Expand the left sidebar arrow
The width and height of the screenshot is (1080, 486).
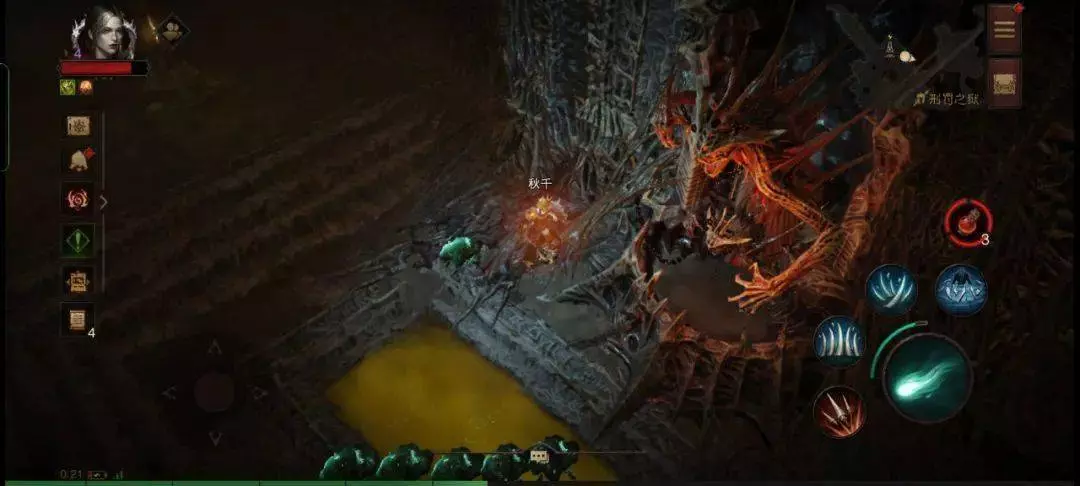coord(103,201)
